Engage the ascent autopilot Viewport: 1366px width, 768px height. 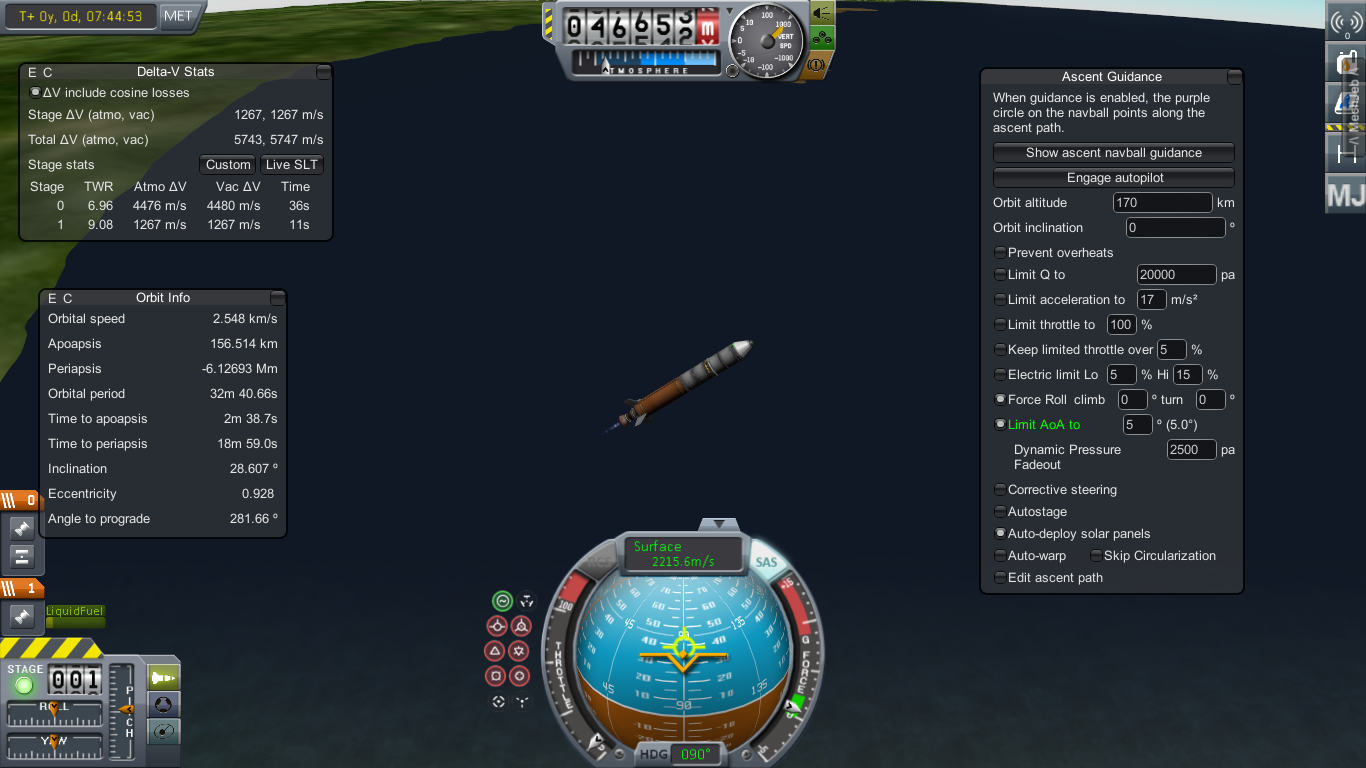(x=1113, y=178)
